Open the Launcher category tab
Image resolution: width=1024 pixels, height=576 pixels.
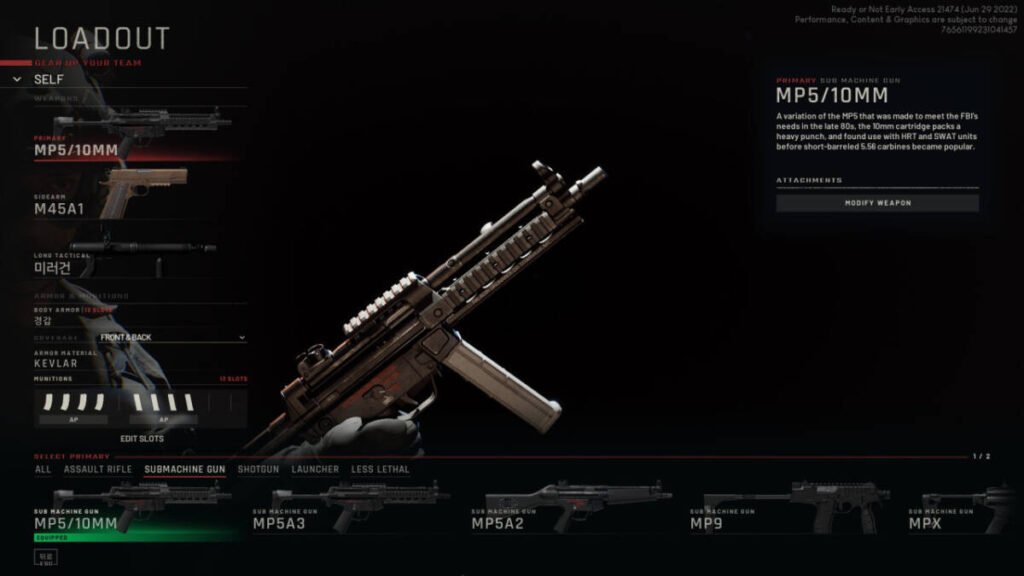click(315, 469)
